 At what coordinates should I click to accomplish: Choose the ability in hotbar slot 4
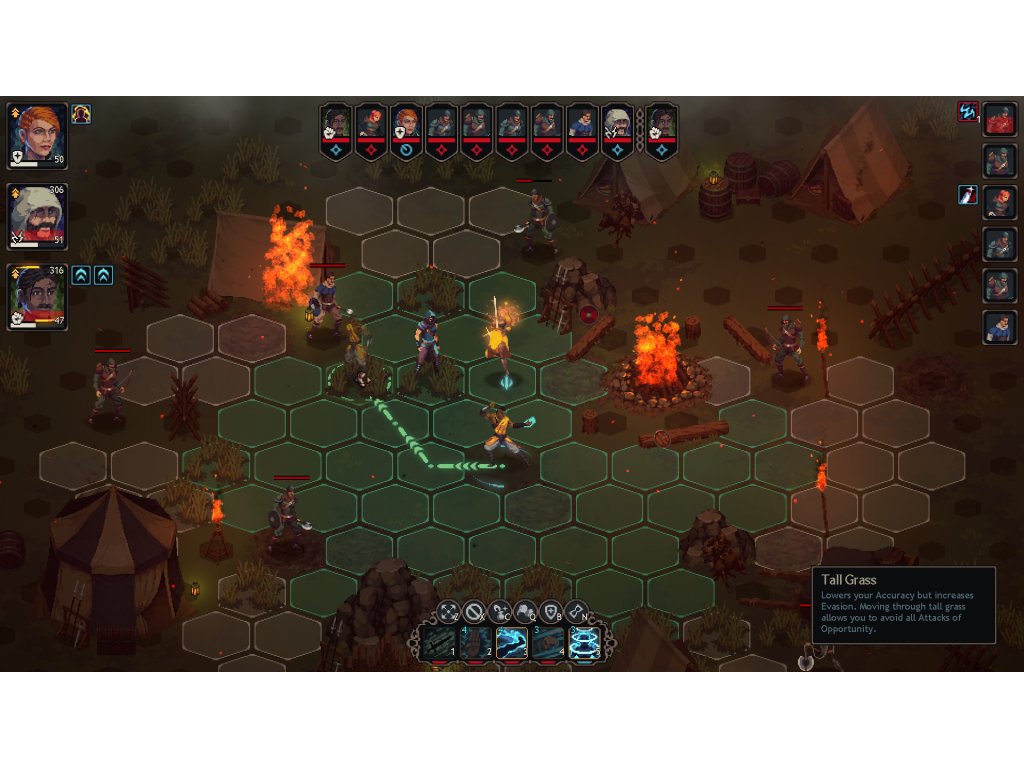(548, 643)
